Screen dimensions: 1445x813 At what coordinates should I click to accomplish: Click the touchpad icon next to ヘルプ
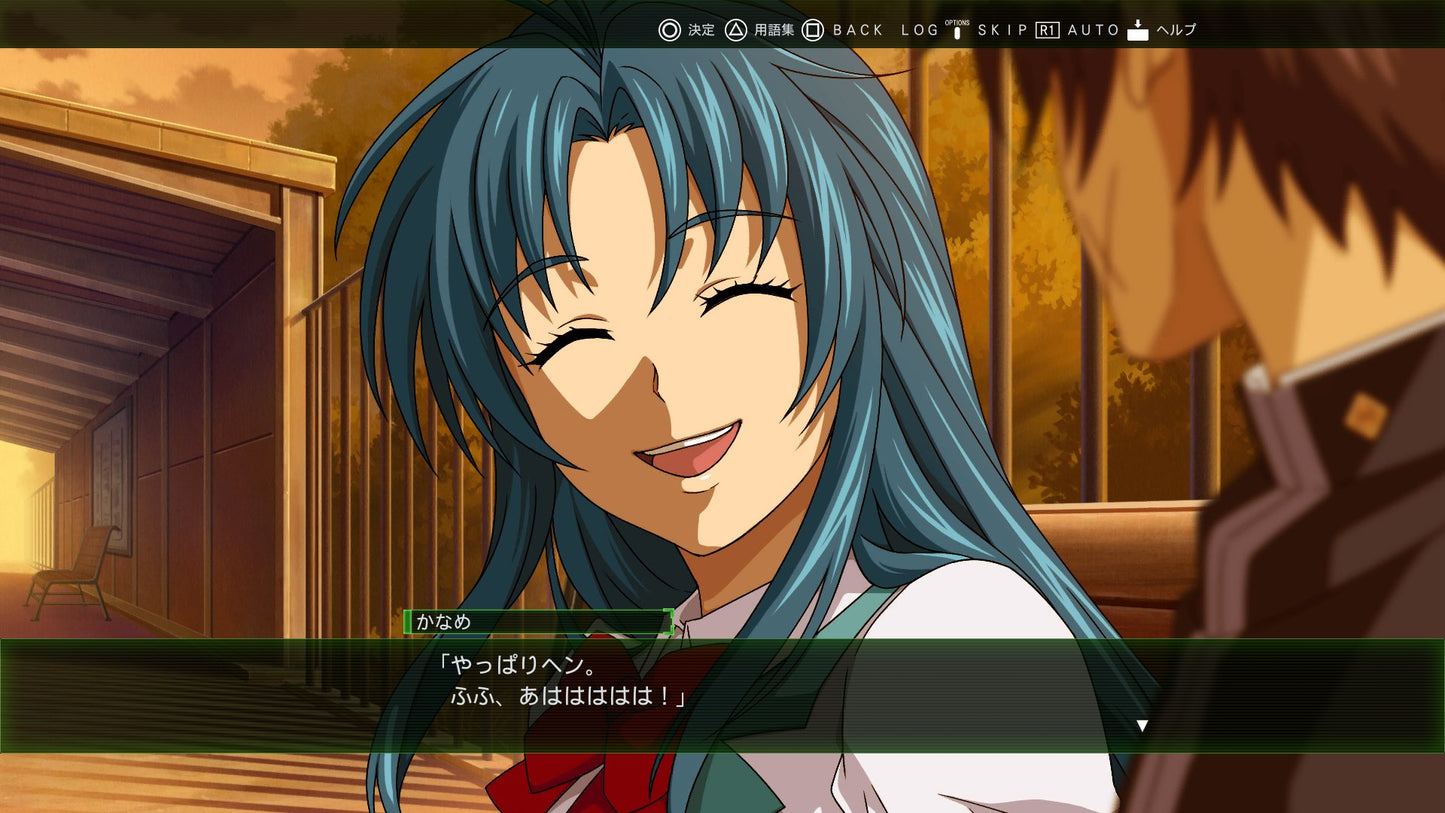click(x=1137, y=29)
